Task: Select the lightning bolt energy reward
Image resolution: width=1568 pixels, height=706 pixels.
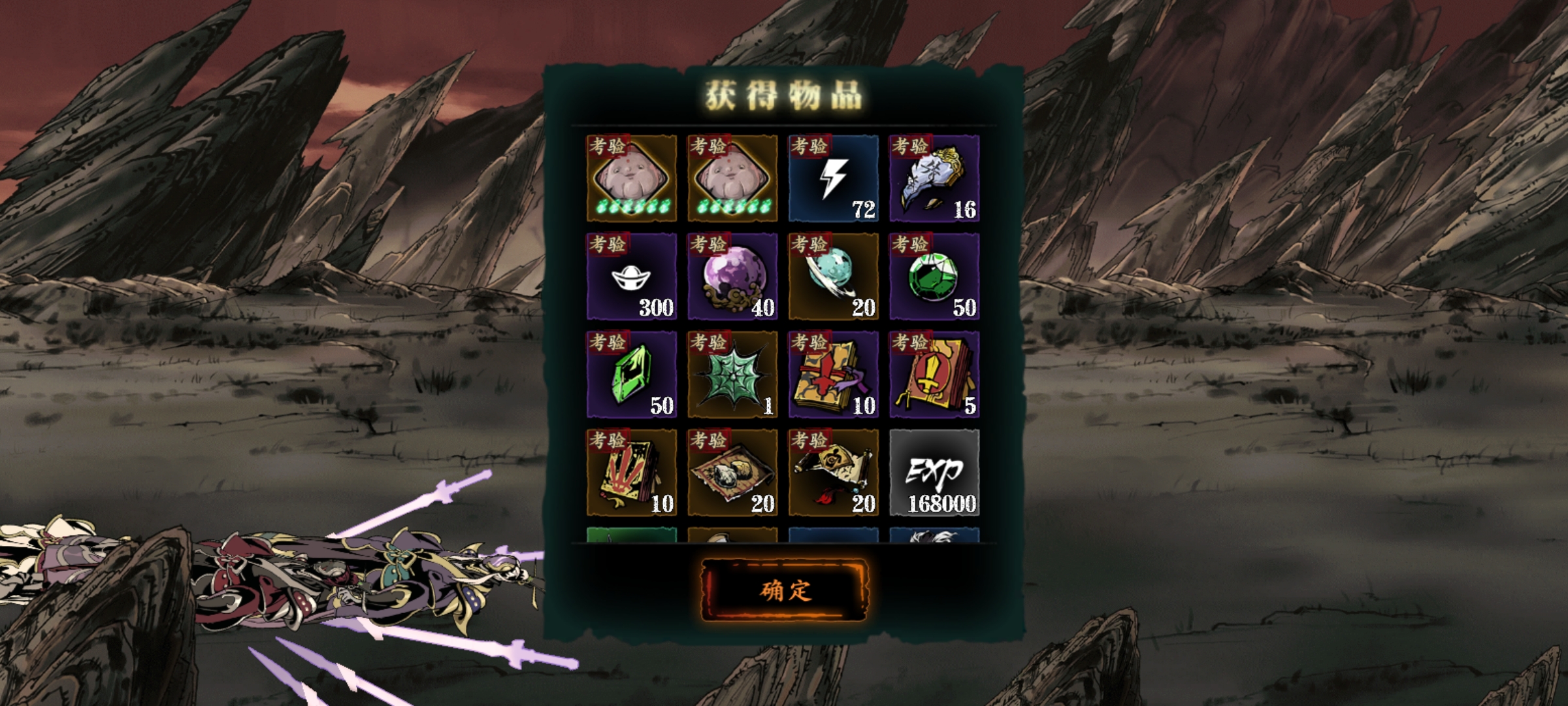Action: pos(833,178)
